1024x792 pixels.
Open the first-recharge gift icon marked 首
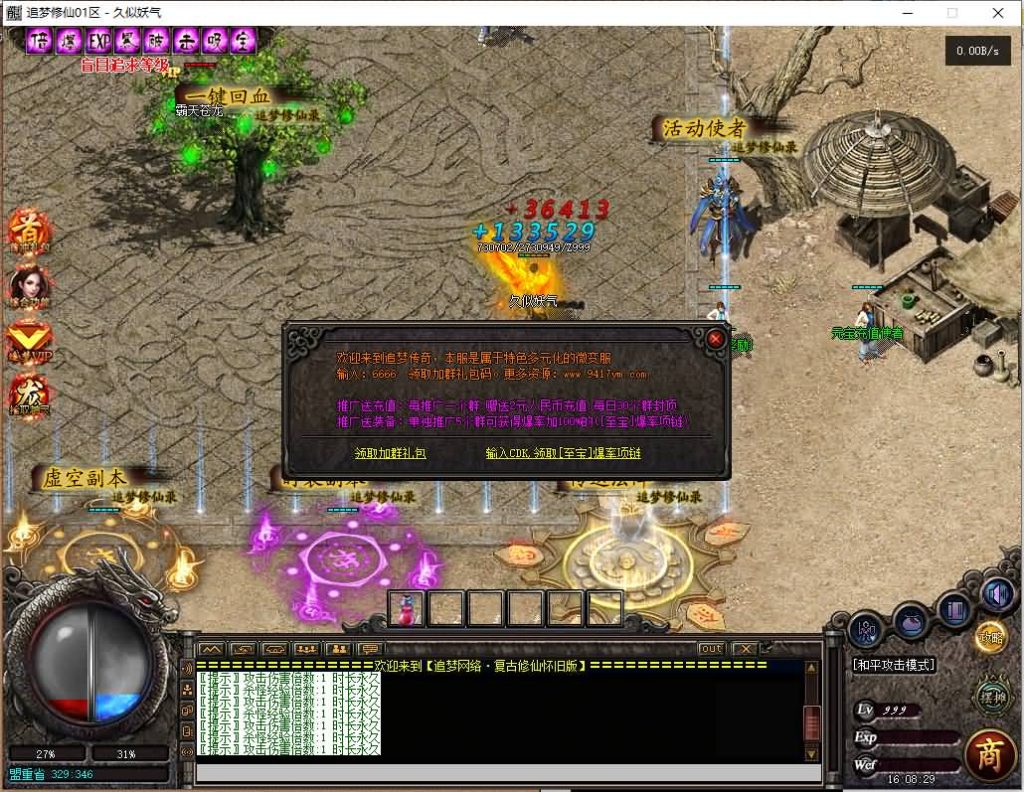pos(28,230)
